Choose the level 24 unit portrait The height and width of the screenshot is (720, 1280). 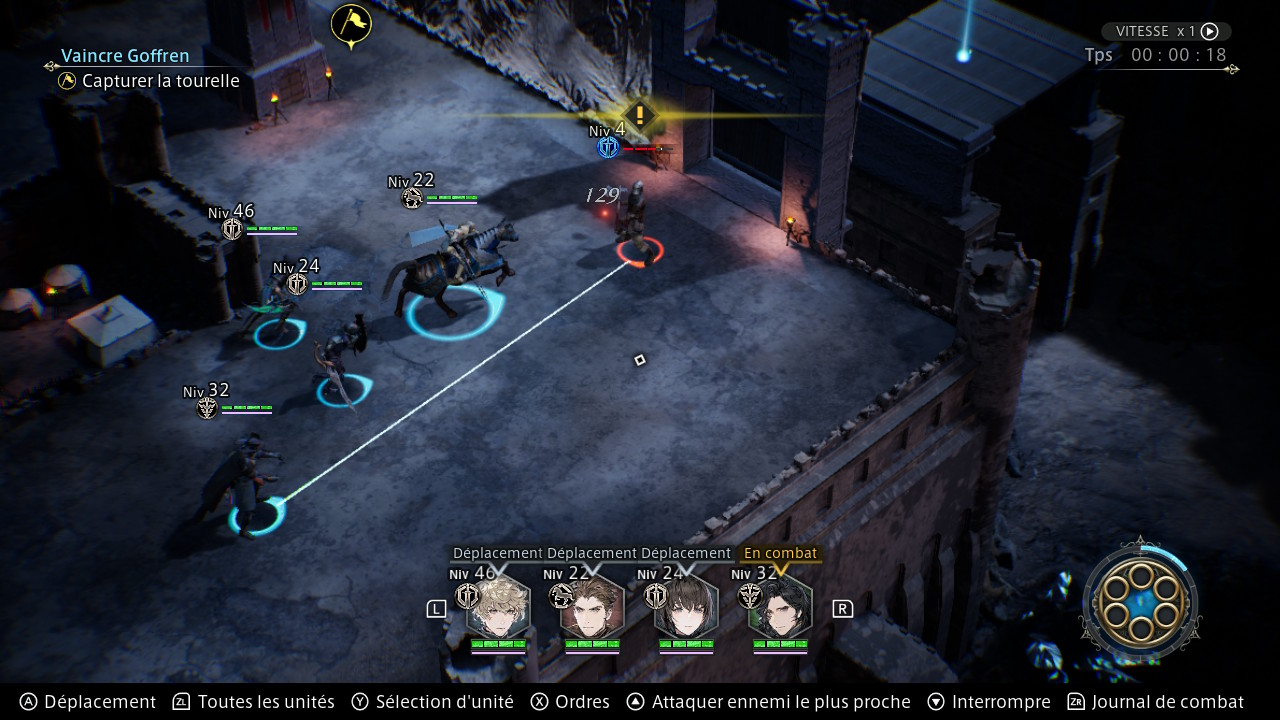click(x=685, y=606)
